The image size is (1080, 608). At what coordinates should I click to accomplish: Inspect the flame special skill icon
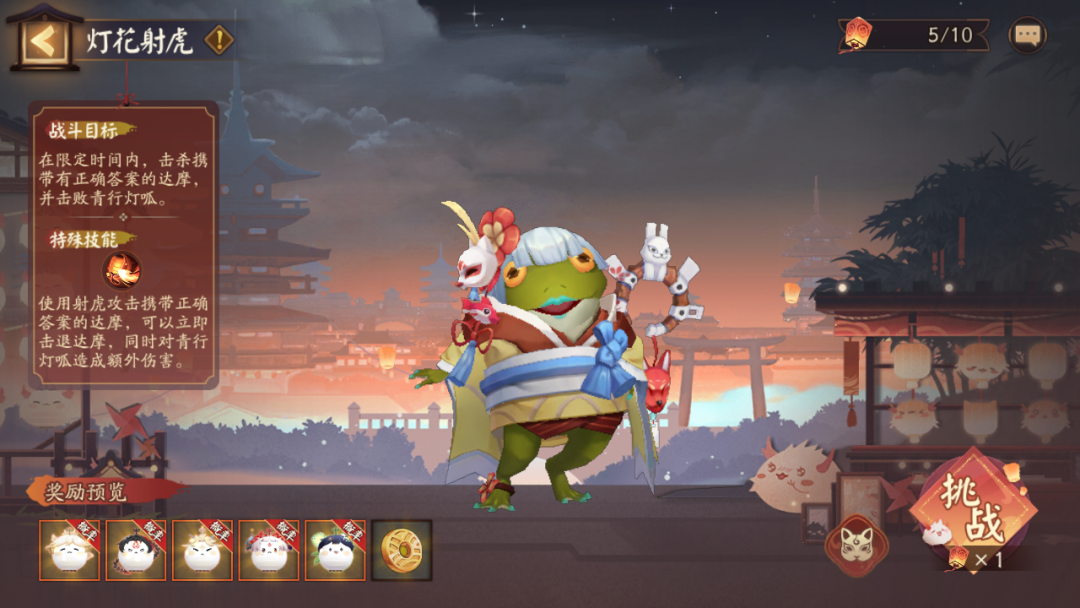(x=122, y=270)
